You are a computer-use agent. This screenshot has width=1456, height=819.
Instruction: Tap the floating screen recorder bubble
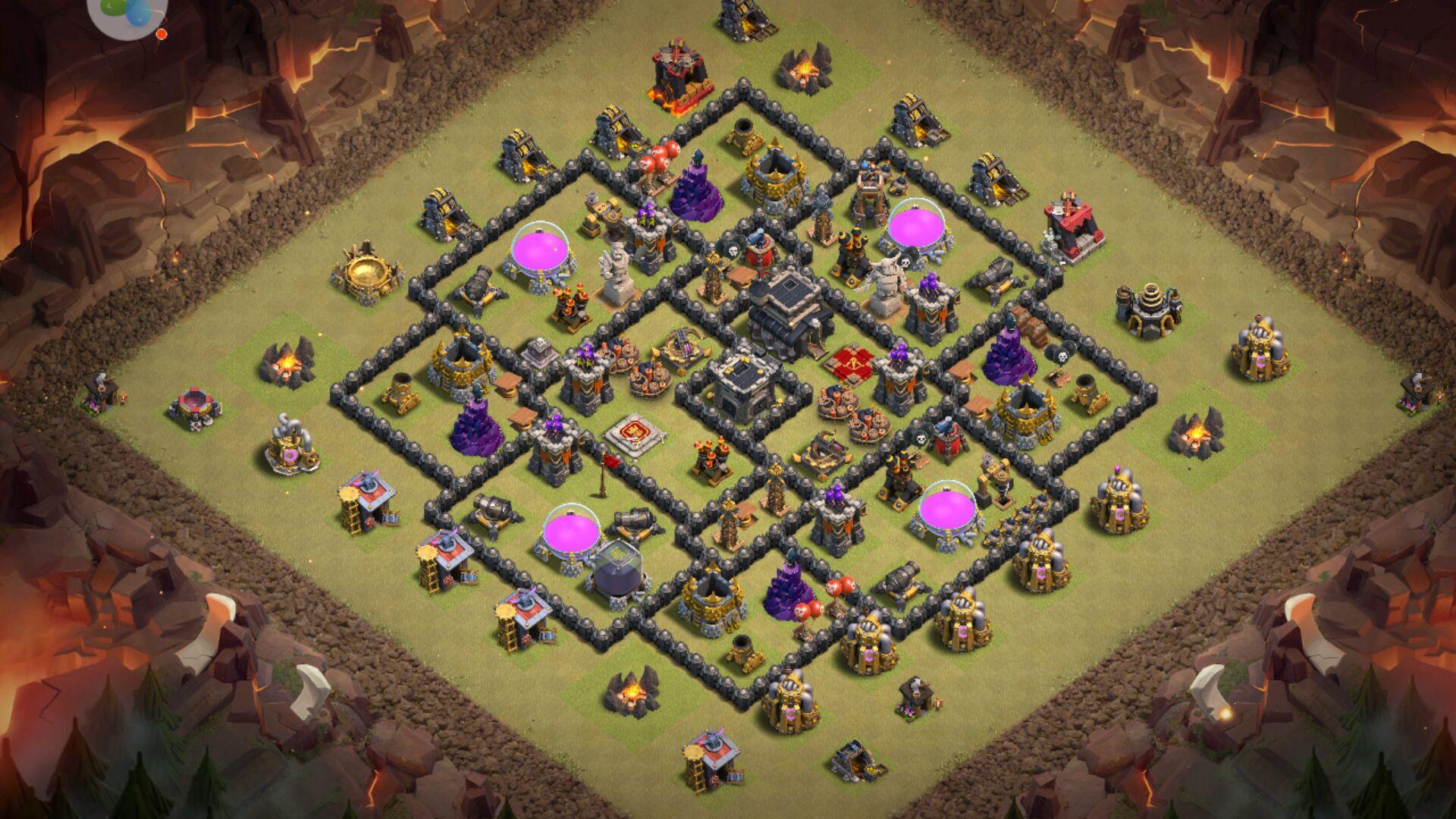(126, 14)
